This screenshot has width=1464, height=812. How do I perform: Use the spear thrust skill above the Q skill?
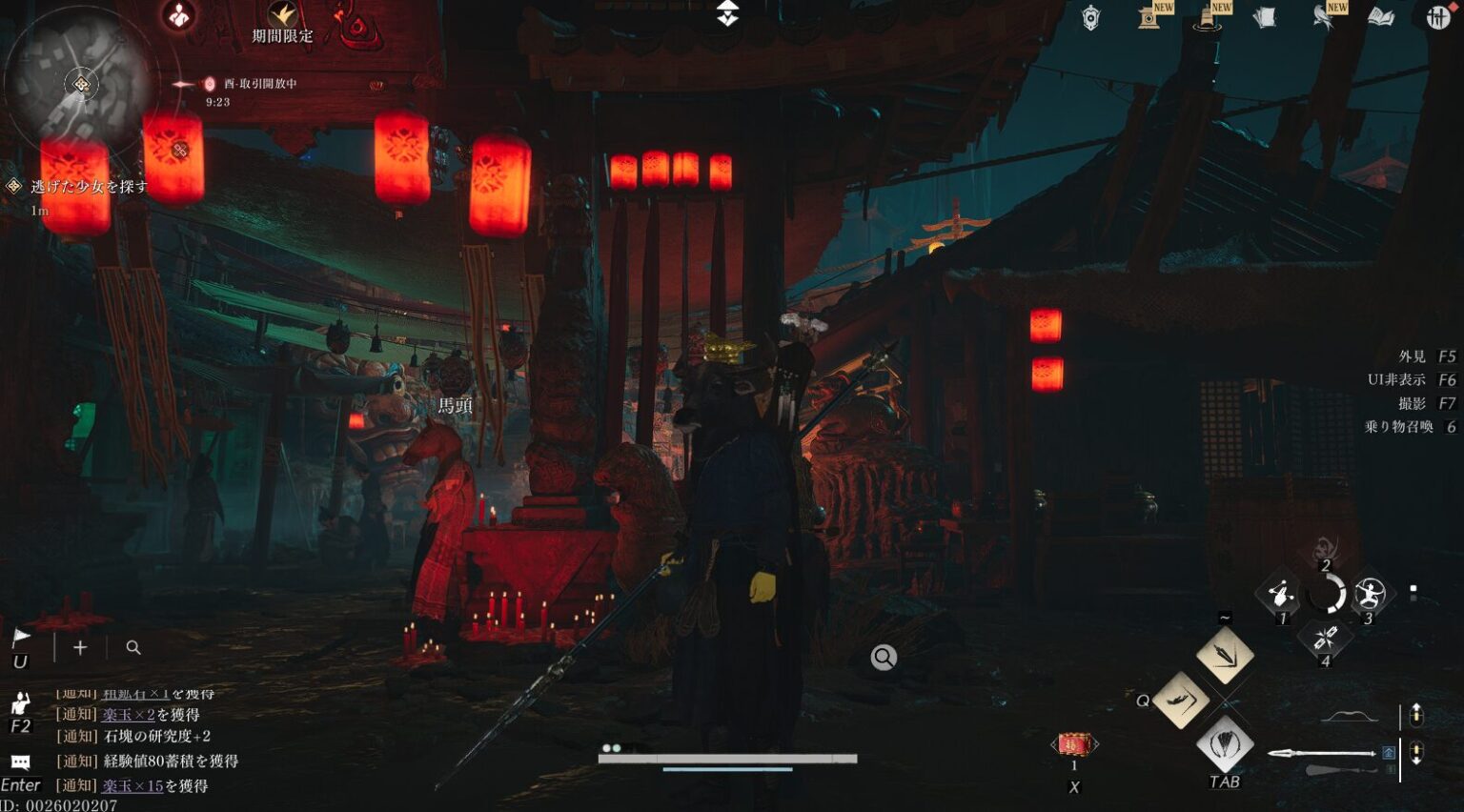(x=1225, y=655)
